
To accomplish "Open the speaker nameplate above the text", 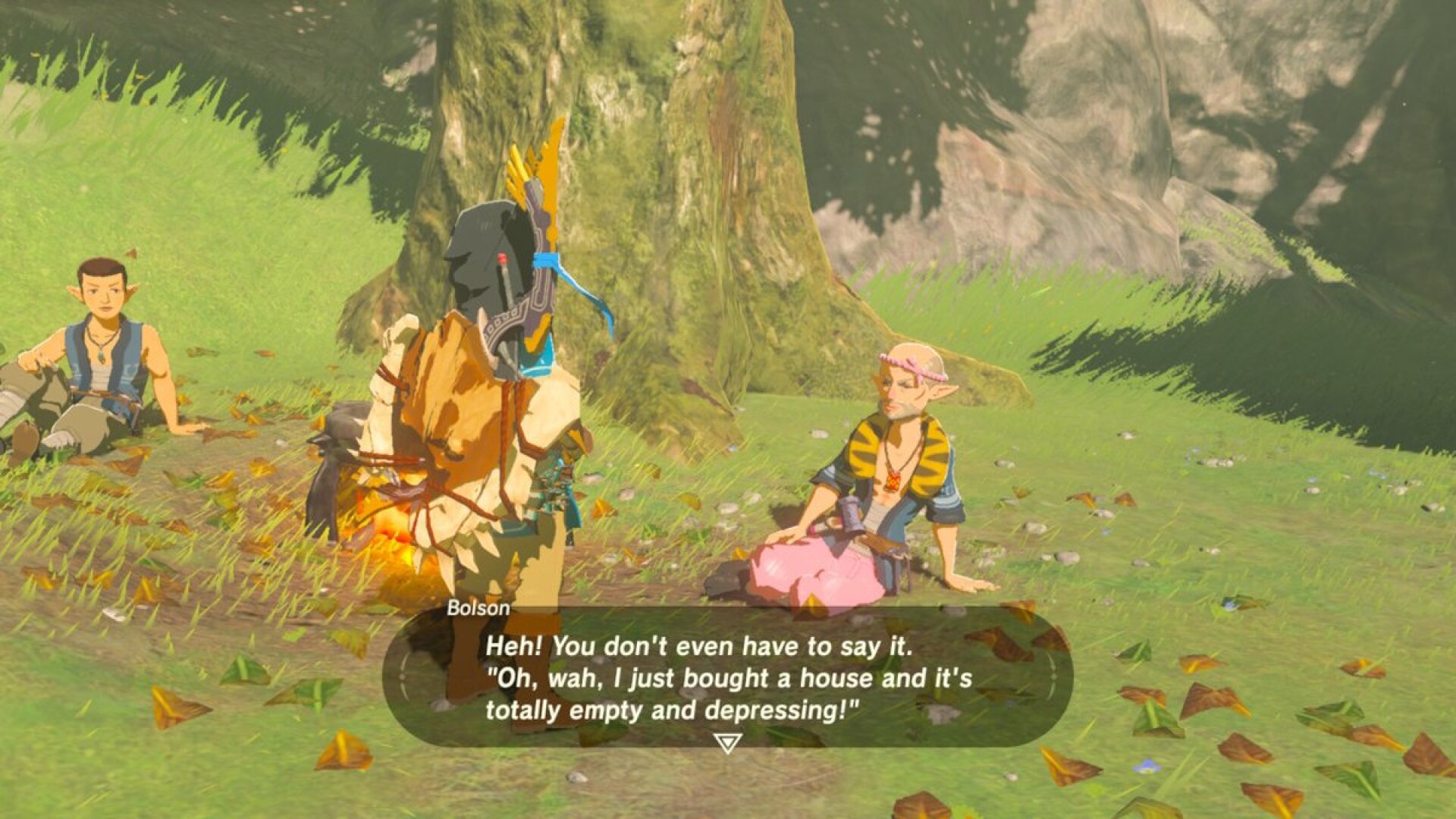I will pos(480,608).
